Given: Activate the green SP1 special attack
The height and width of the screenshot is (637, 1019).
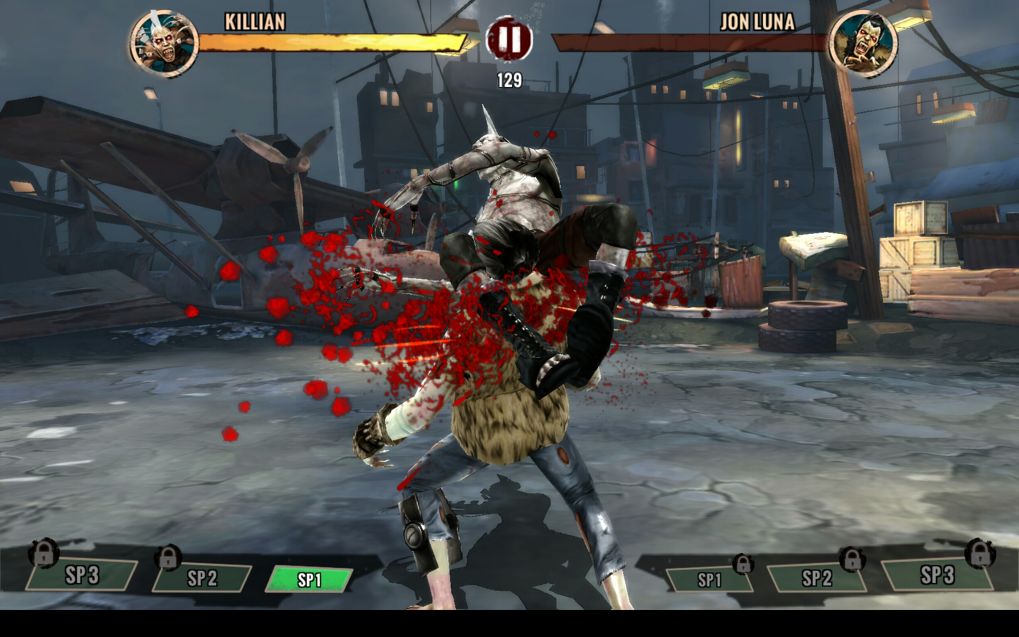Looking at the screenshot, I should [309, 580].
